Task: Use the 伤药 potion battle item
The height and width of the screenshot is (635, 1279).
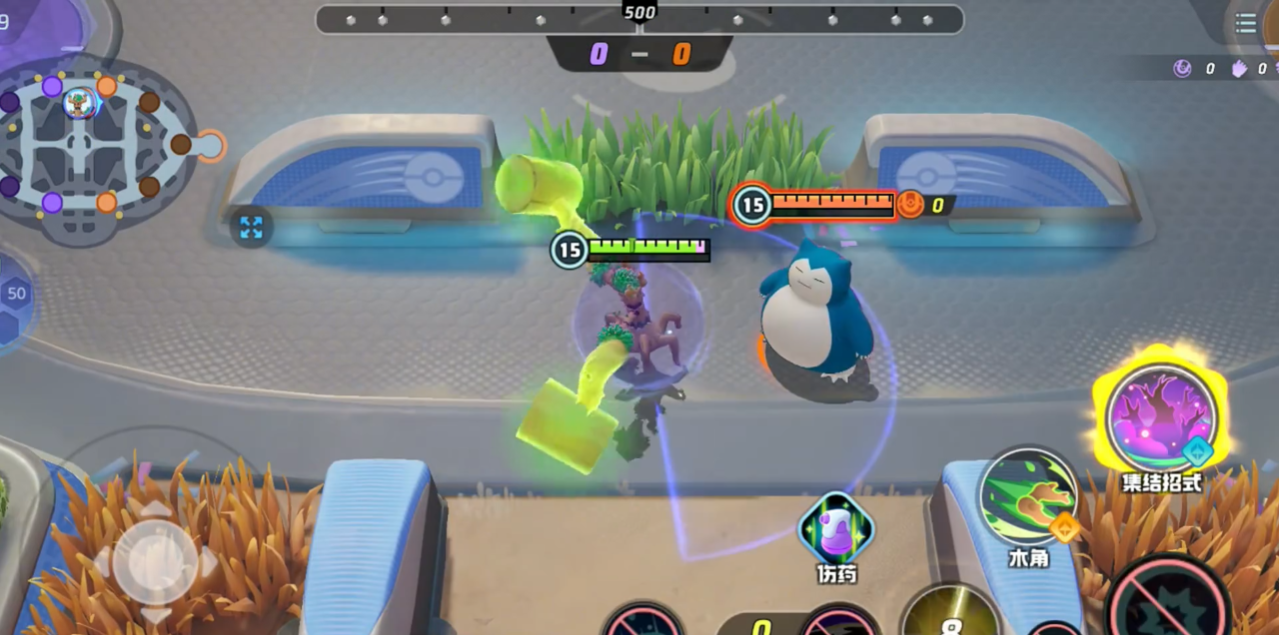Action: pos(835,529)
